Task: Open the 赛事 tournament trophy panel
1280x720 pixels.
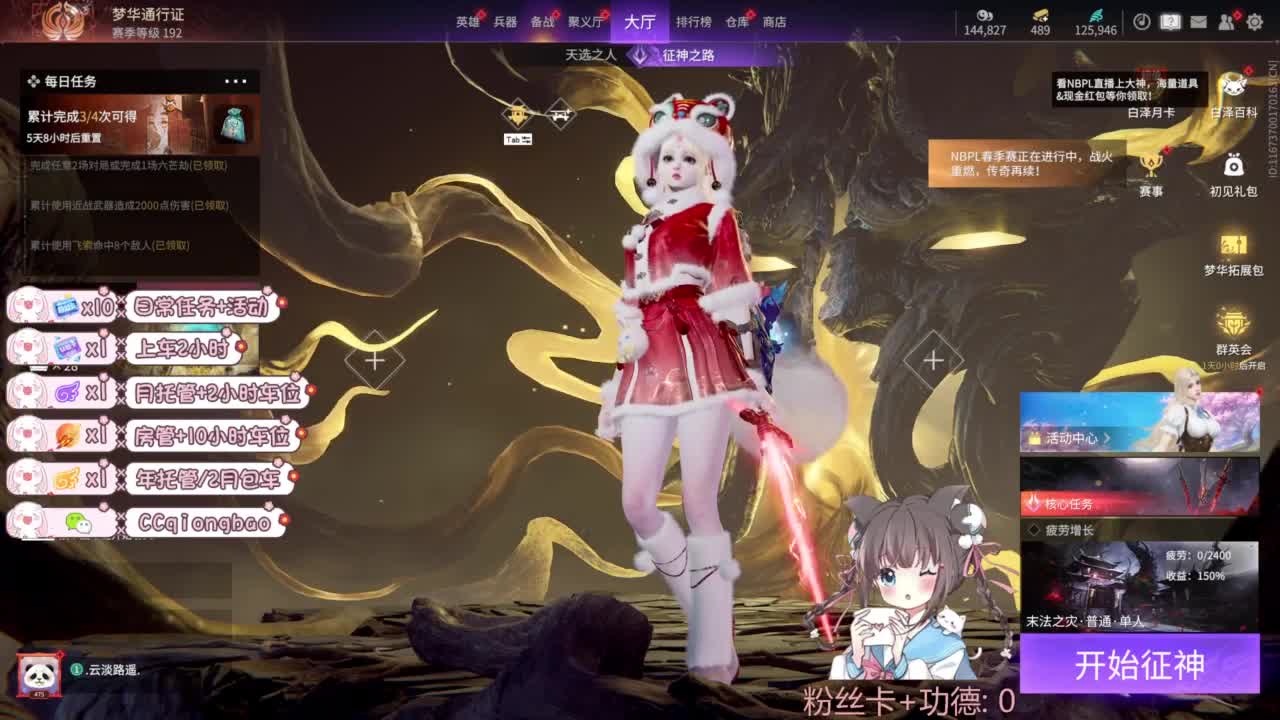Action: [x=1152, y=165]
